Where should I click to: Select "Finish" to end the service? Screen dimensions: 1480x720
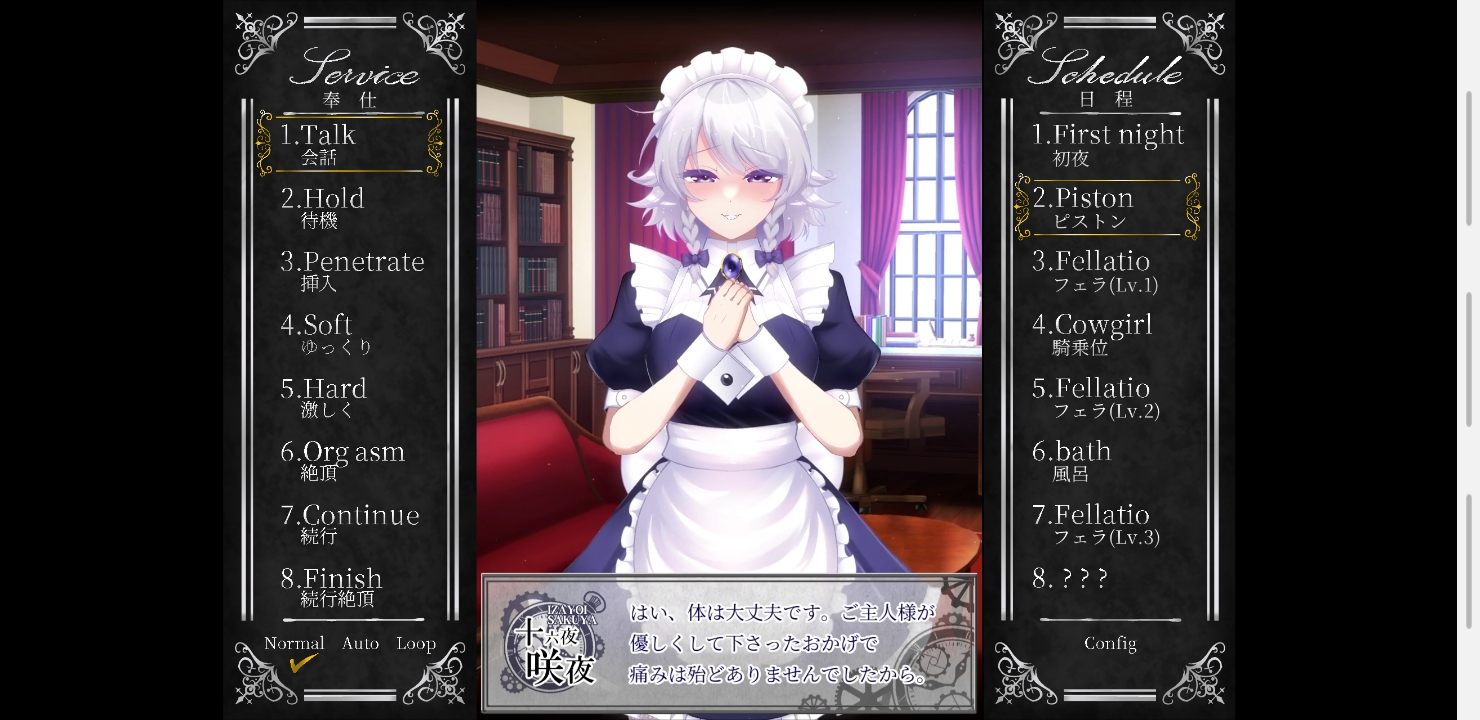pyautogui.click(x=330, y=579)
